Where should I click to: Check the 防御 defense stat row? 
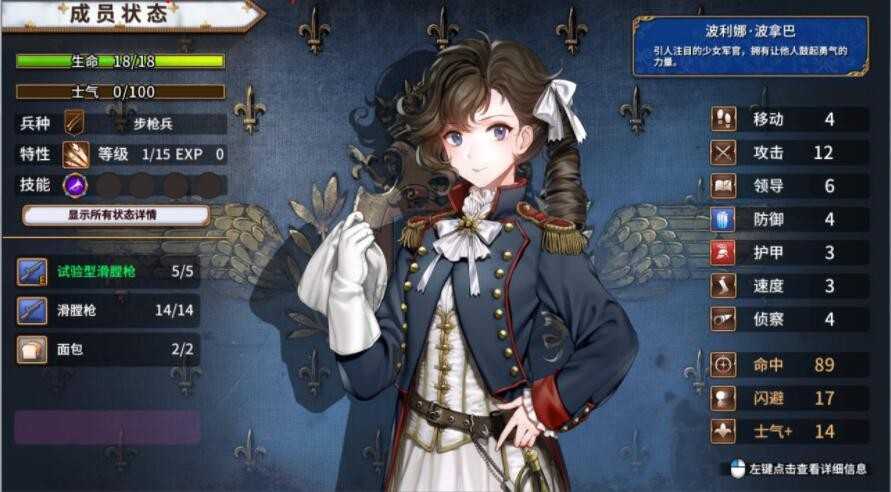click(788, 219)
